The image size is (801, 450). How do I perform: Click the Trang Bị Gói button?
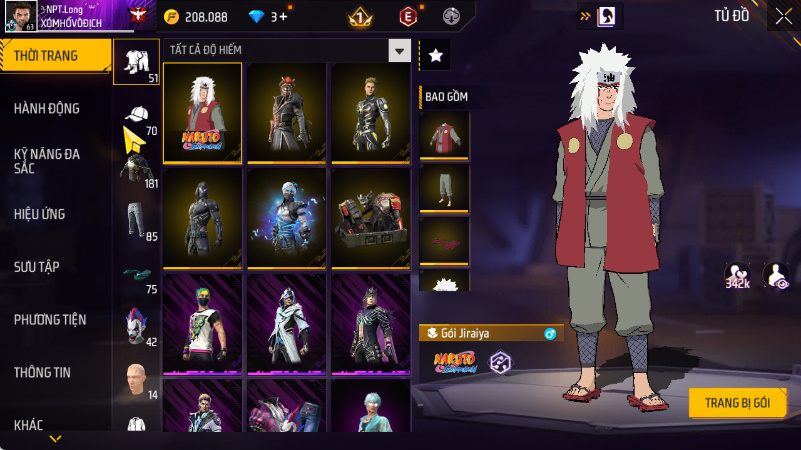point(737,402)
